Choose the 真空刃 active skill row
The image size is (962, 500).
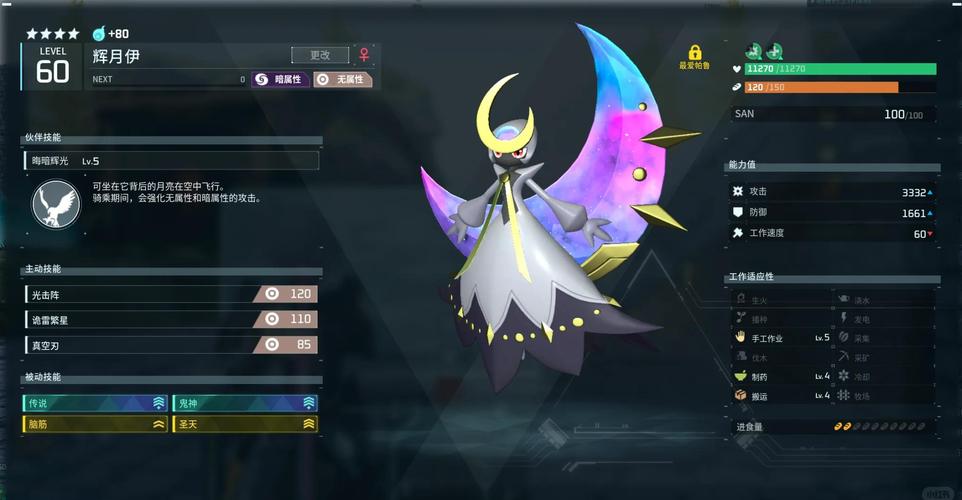point(171,344)
